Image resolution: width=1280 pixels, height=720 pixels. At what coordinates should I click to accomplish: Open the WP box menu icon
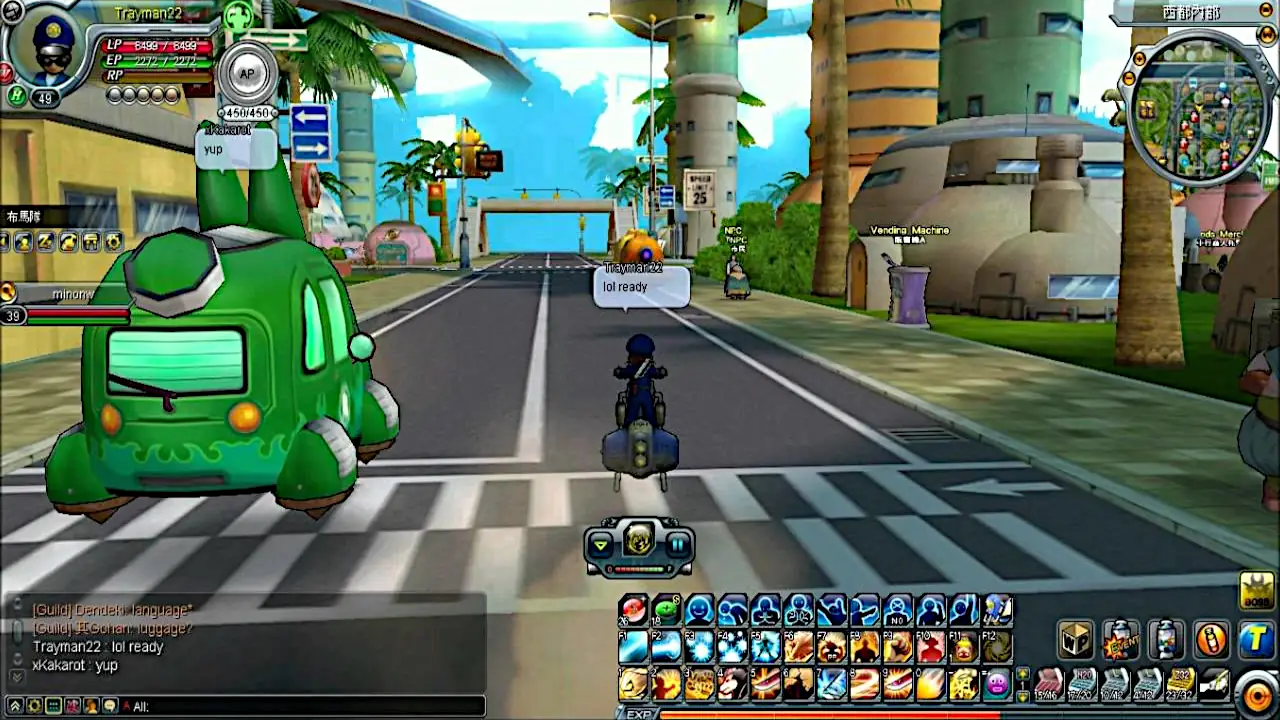click(x=1076, y=640)
